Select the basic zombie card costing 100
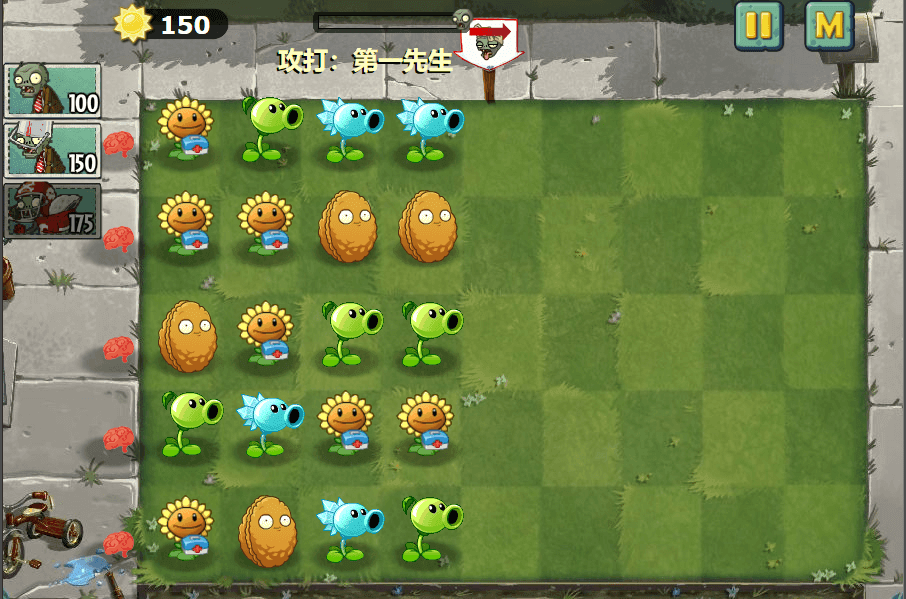Image resolution: width=906 pixels, height=599 pixels. click(x=53, y=91)
